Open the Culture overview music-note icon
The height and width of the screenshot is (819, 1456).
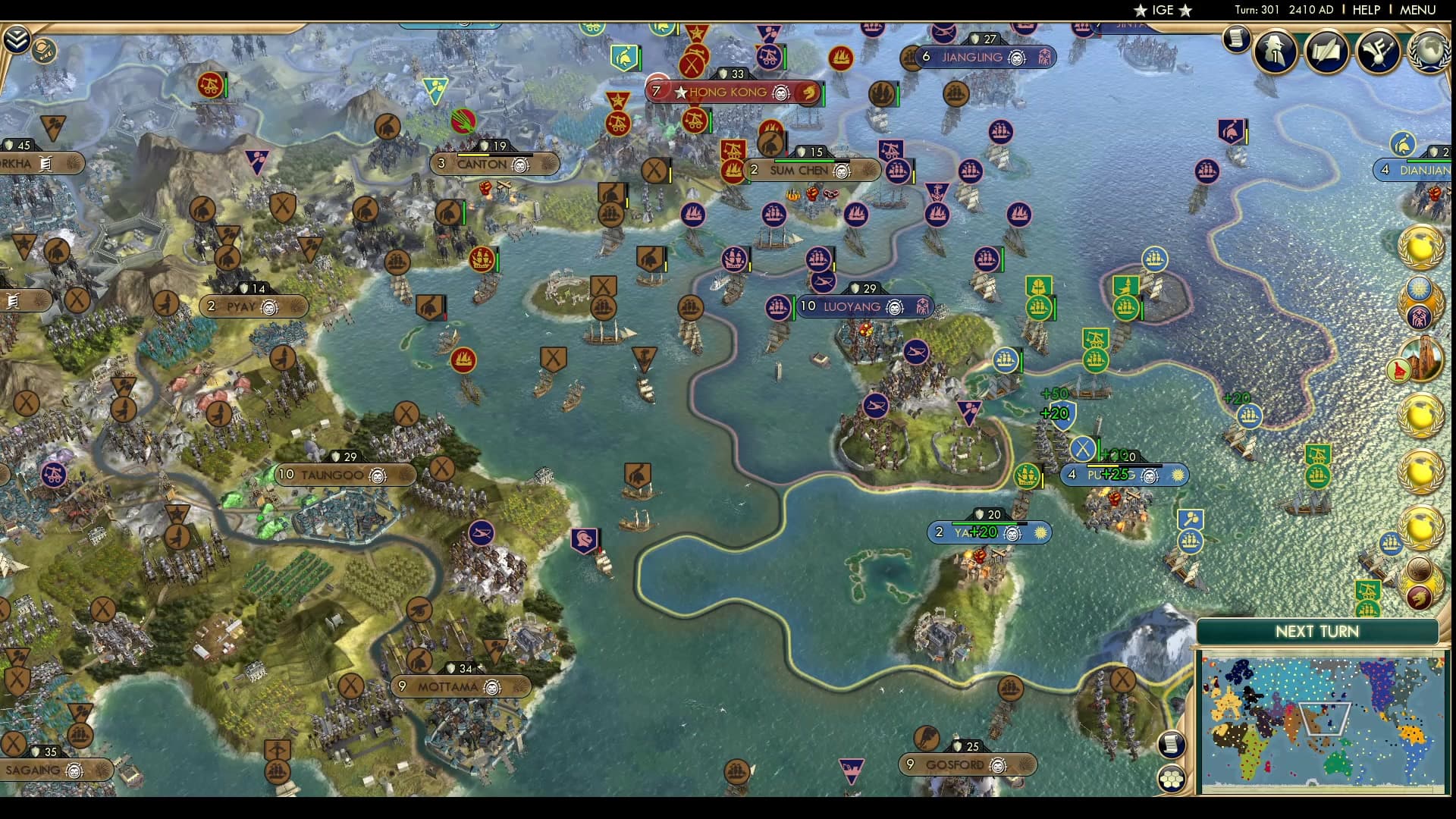point(1378,52)
